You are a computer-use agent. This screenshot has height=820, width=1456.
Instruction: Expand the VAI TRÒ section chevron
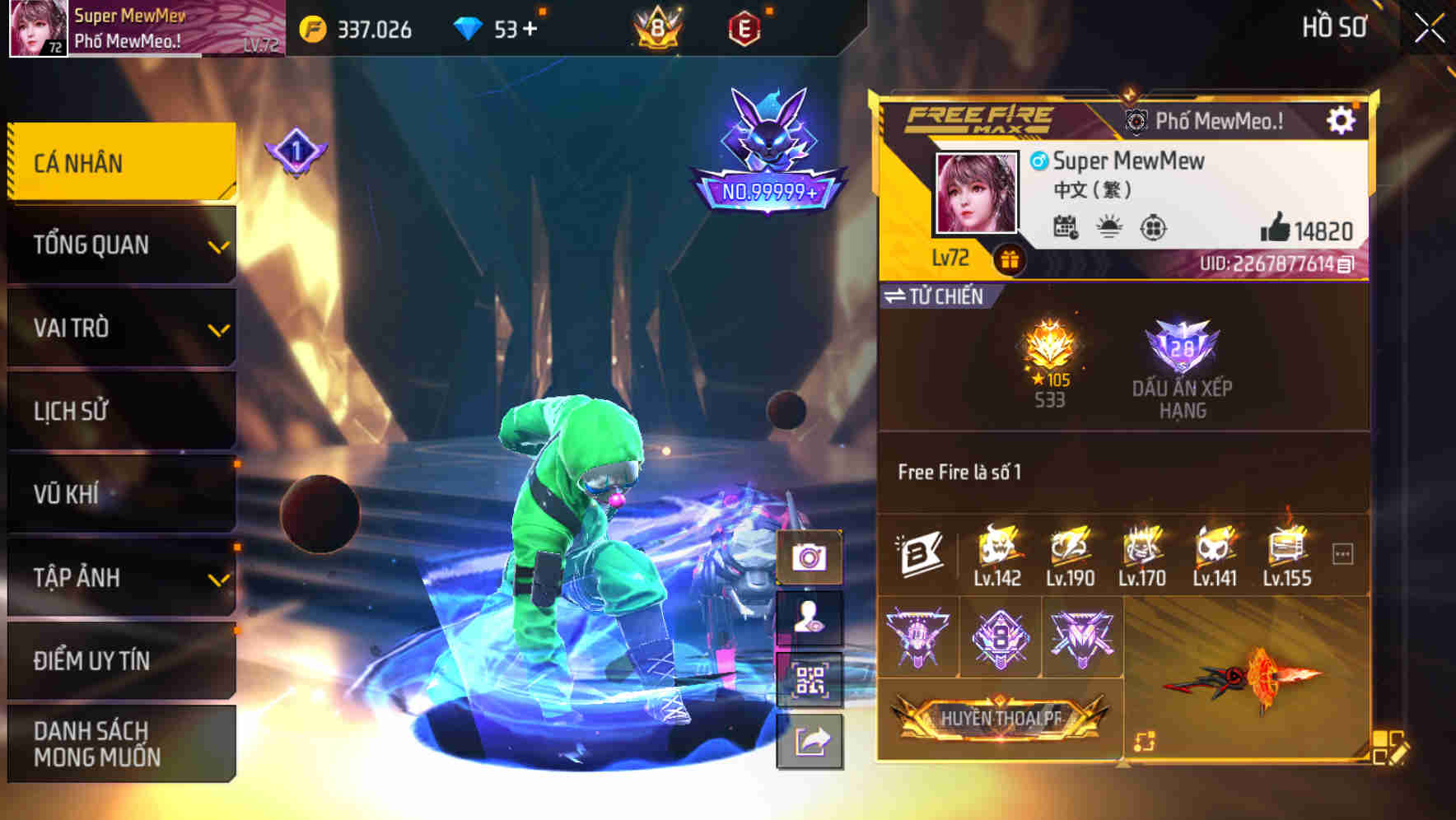[218, 330]
